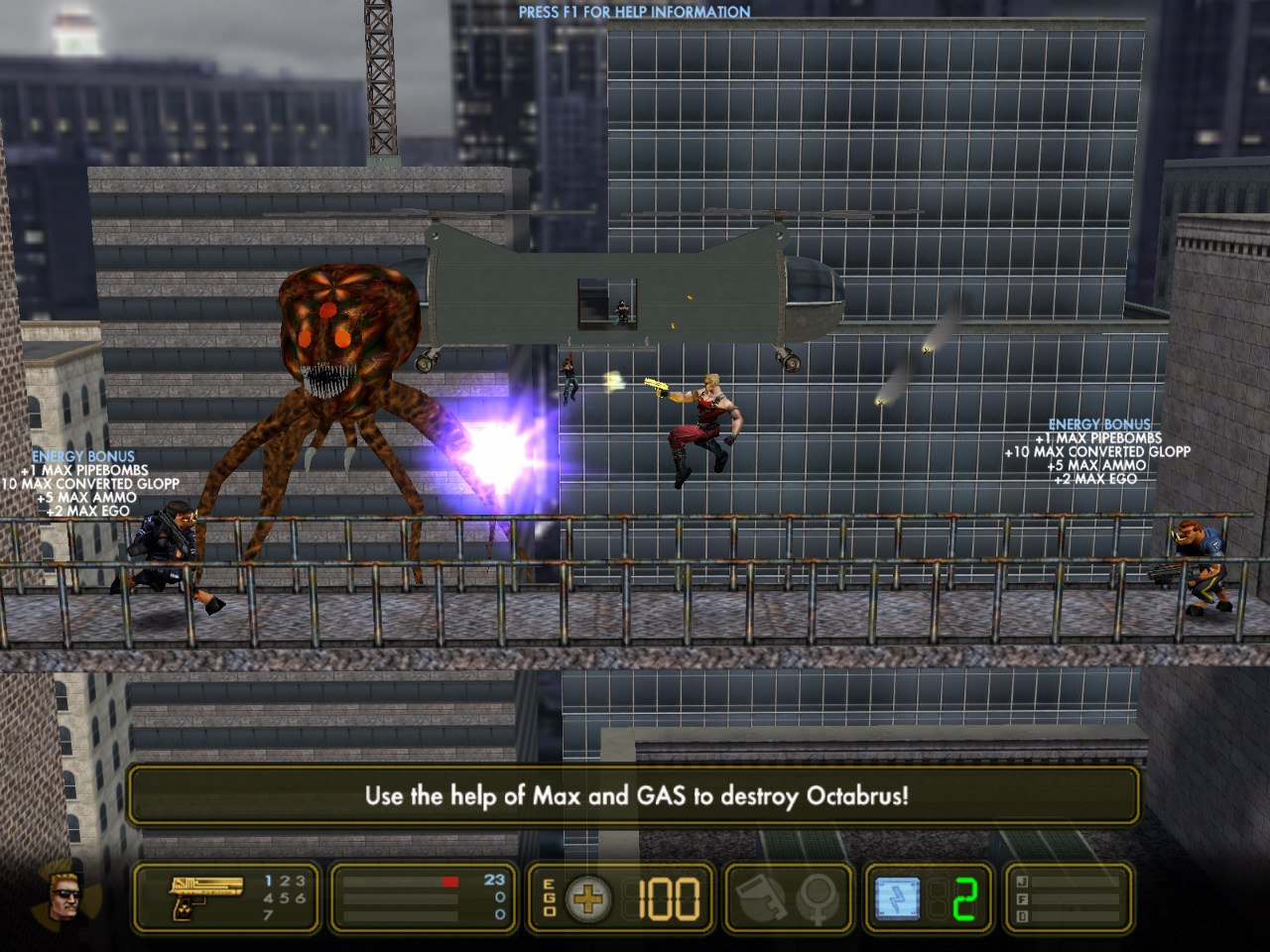Click the EGO health cross icon
This screenshot has height=952, width=1270.
588,898
